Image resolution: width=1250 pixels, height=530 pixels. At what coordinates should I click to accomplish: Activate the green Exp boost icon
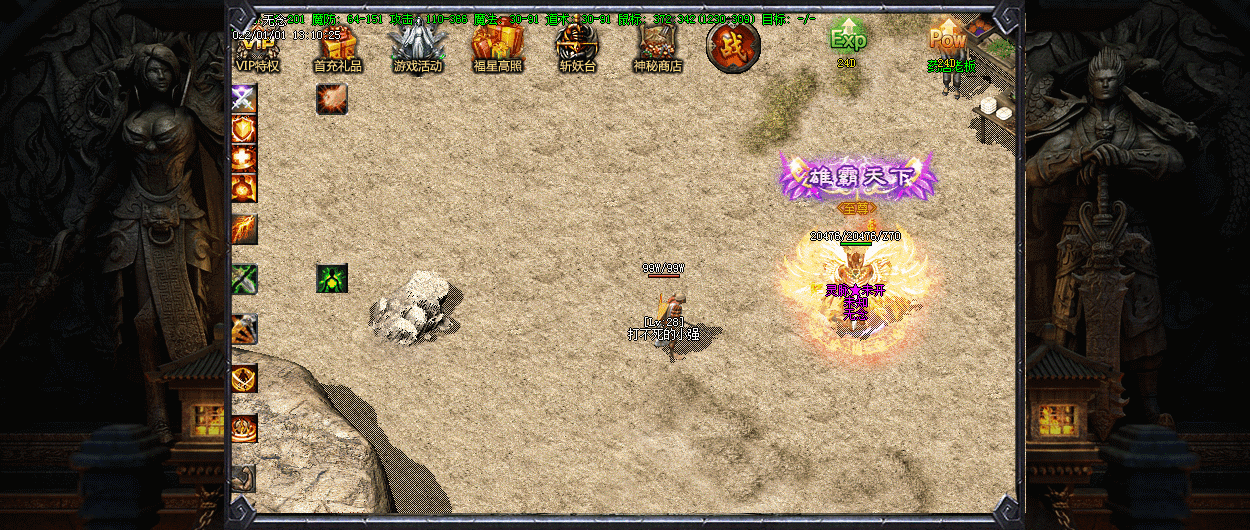pos(847,38)
